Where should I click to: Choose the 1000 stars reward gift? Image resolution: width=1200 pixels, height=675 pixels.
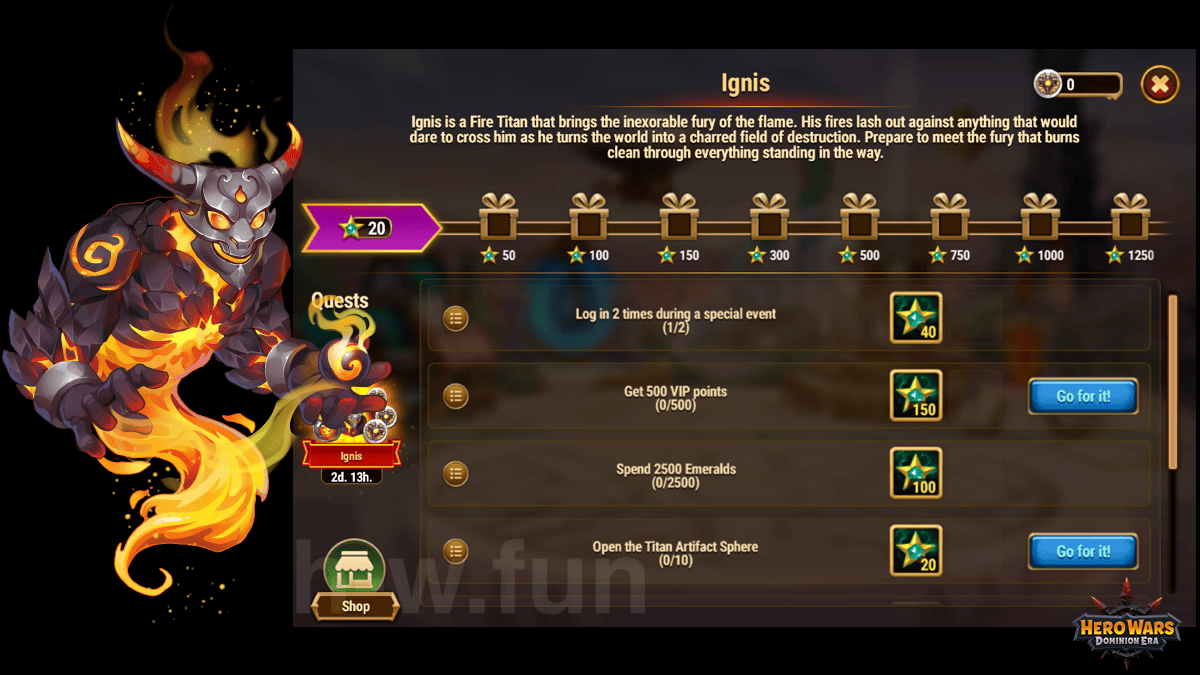click(x=1040, y=216)
